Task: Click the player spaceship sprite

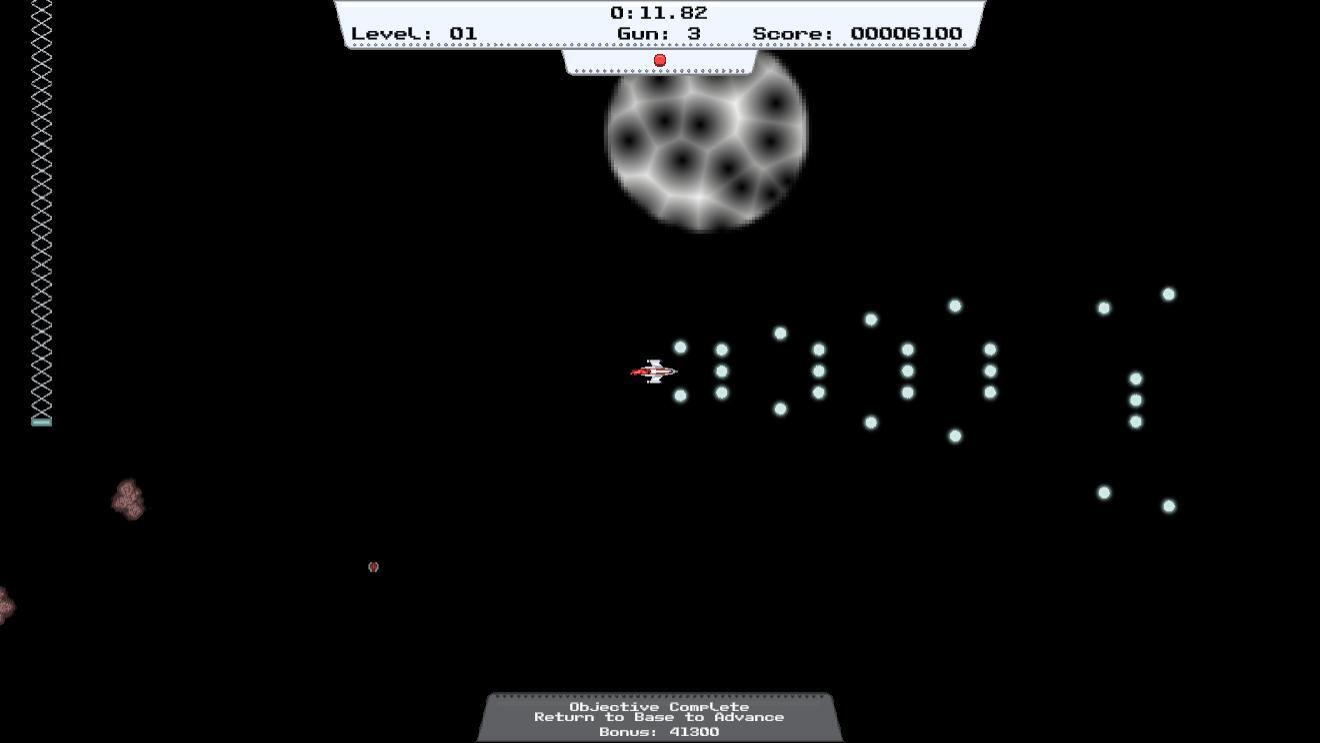Action: click(655, 371)
